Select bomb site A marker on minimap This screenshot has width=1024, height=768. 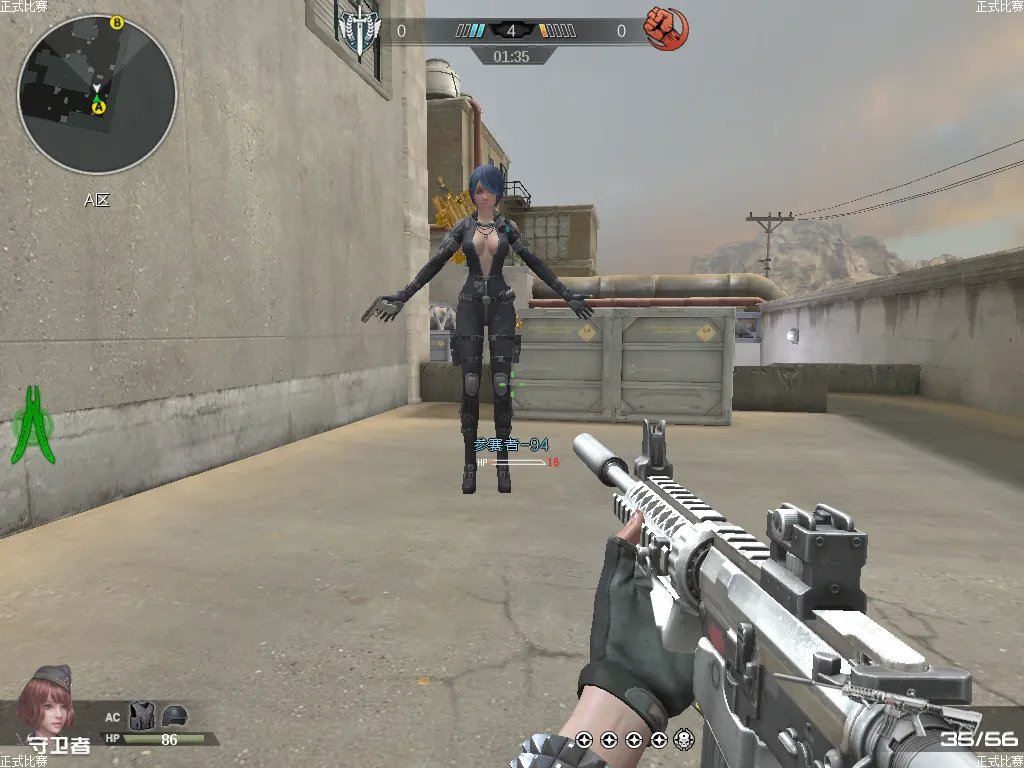99,107
